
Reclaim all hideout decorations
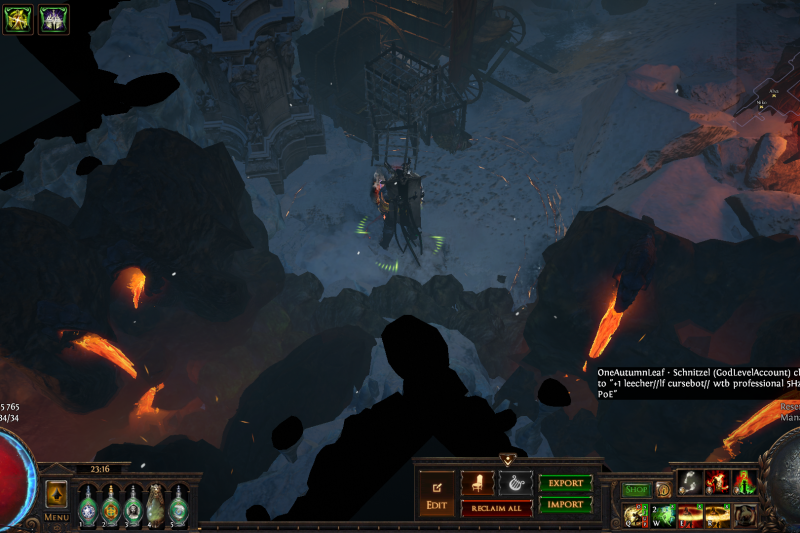coord(496,508)
